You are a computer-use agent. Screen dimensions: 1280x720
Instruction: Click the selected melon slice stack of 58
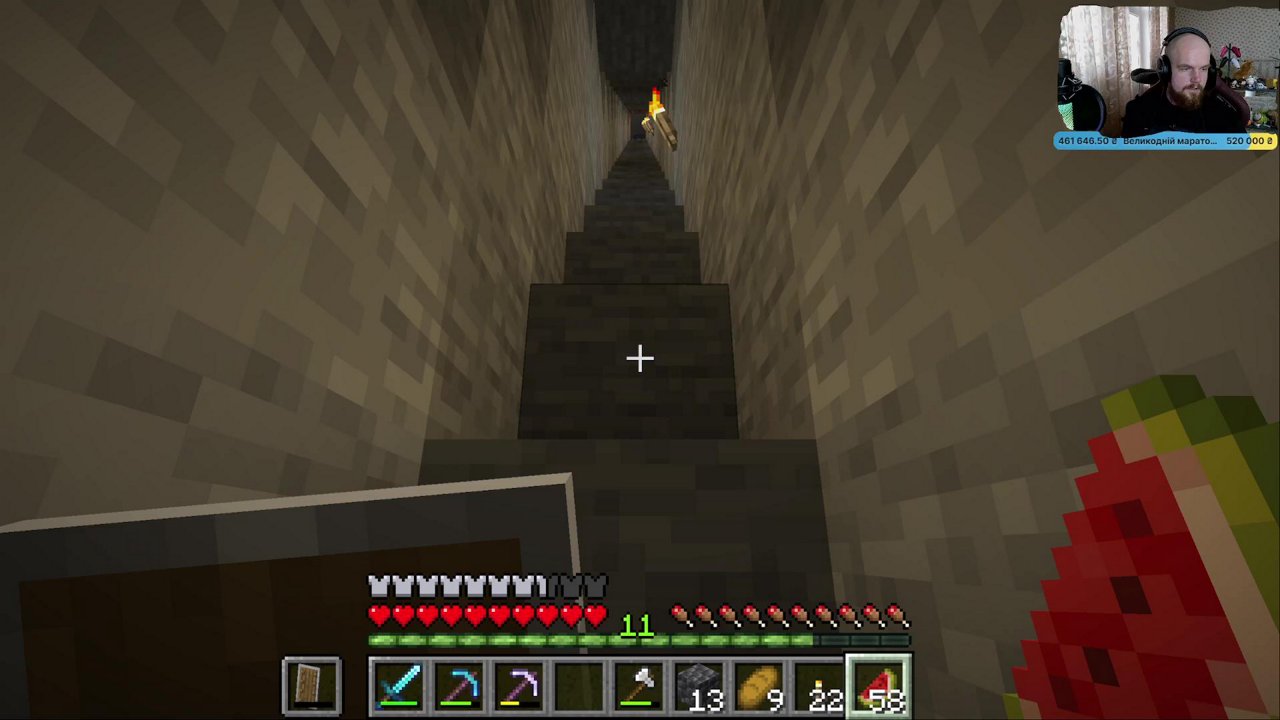(x=880, y=685)
